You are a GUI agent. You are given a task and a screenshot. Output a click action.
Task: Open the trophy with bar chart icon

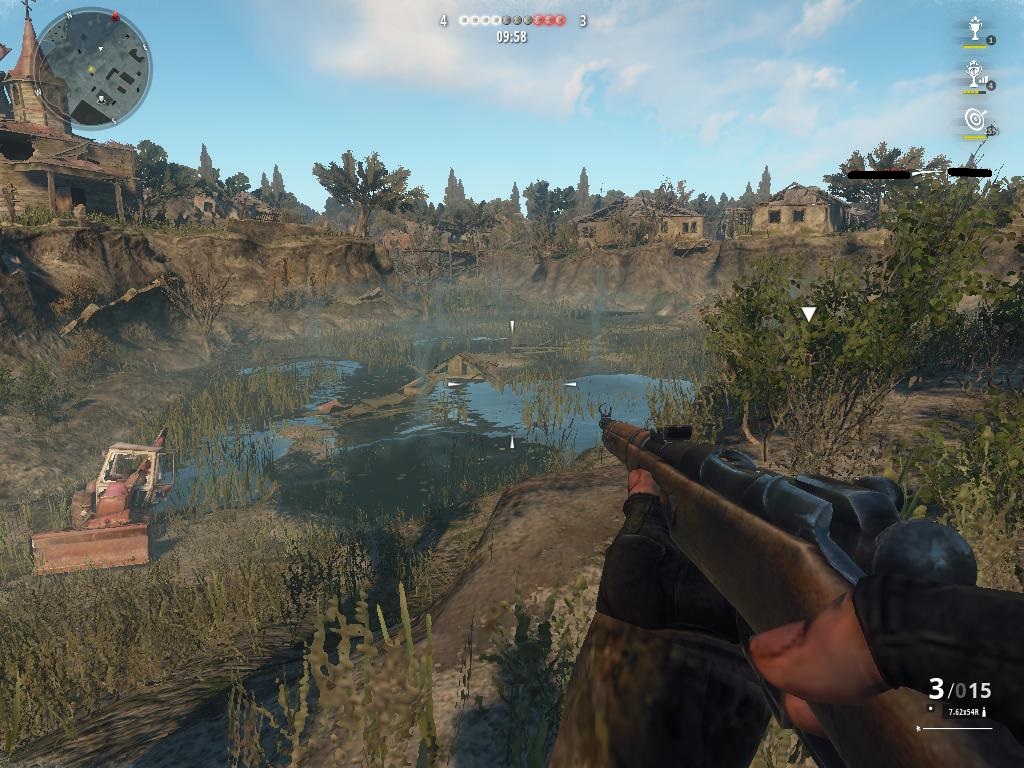[974, 74]
